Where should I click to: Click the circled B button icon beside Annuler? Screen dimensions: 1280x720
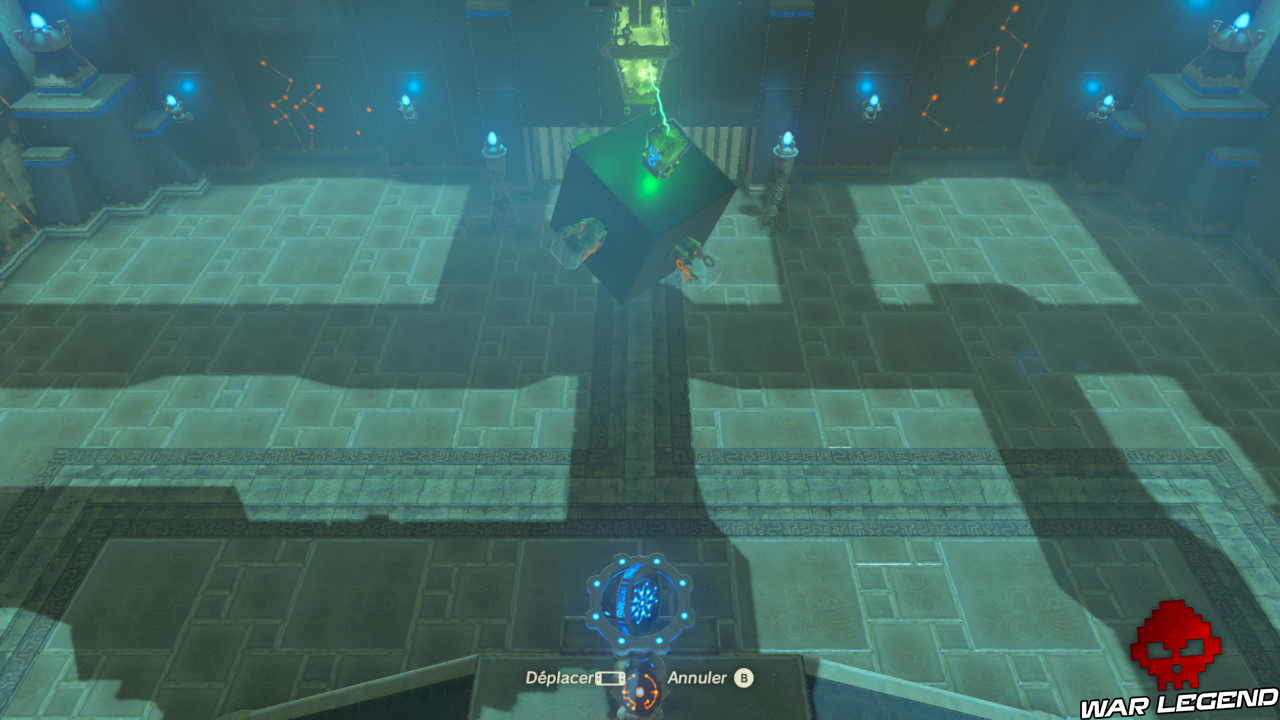pos(745,677)
